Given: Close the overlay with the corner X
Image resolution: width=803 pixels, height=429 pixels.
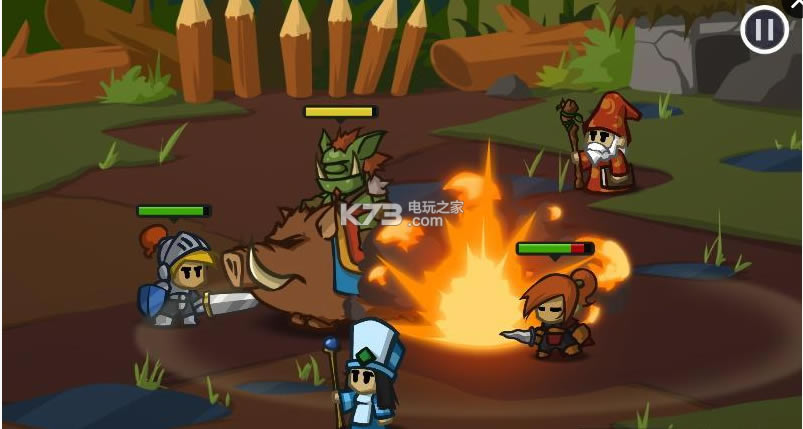Looking at the screenshot, I should pos(796,6).
